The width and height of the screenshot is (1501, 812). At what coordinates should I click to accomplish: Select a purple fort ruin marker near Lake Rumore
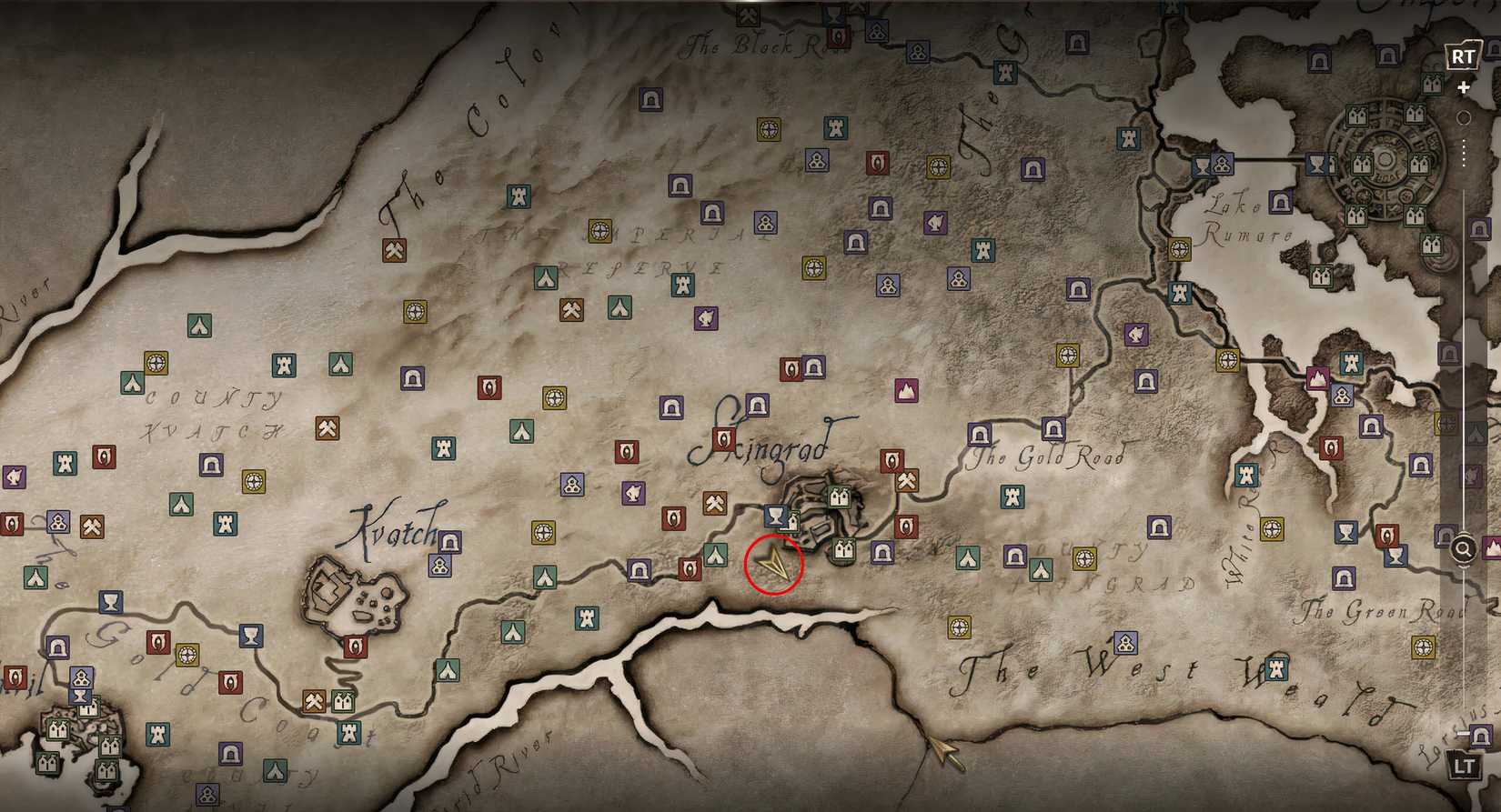1284,204
